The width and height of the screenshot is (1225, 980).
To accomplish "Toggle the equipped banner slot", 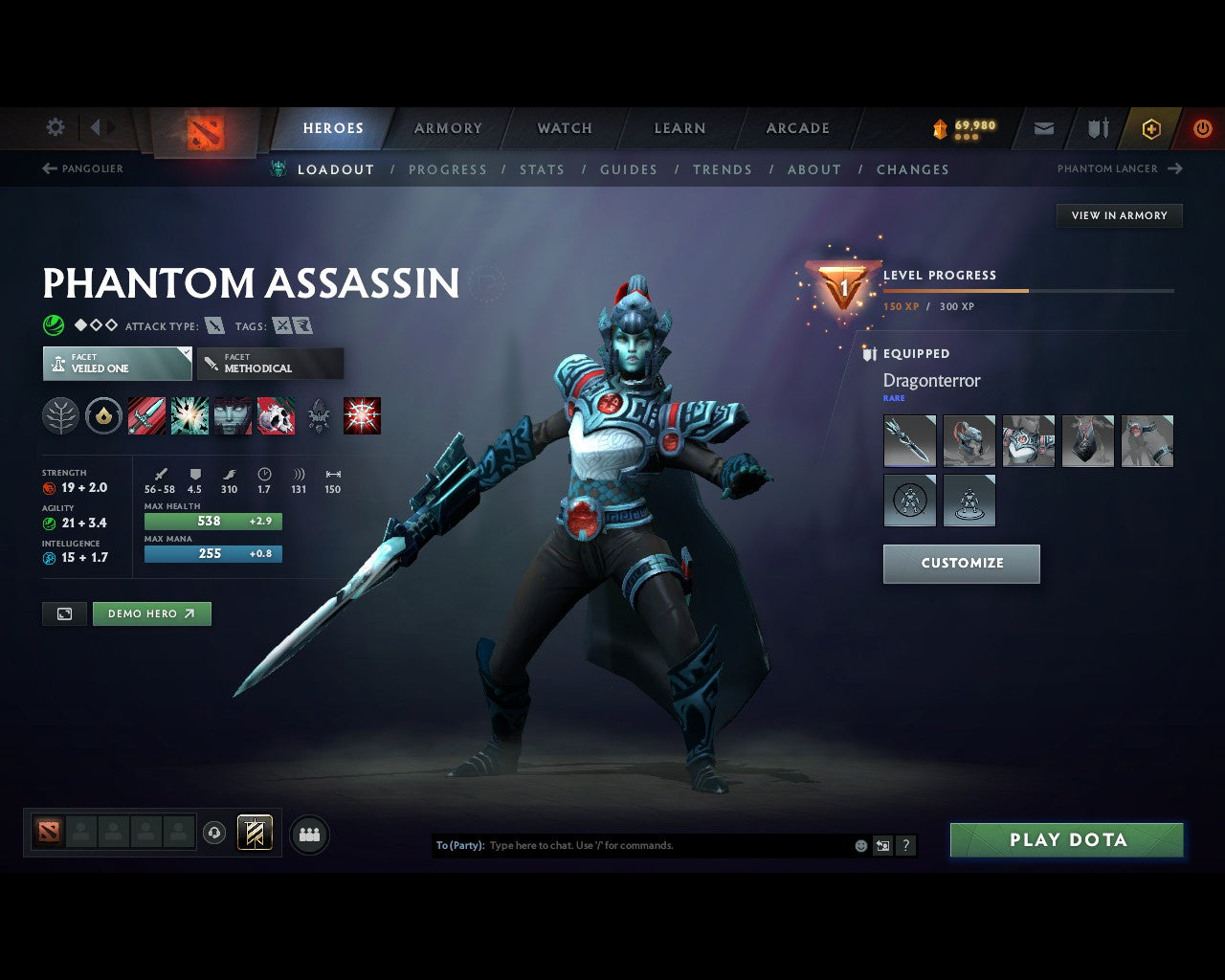I will pyautogui.click(x=256, y=834).
